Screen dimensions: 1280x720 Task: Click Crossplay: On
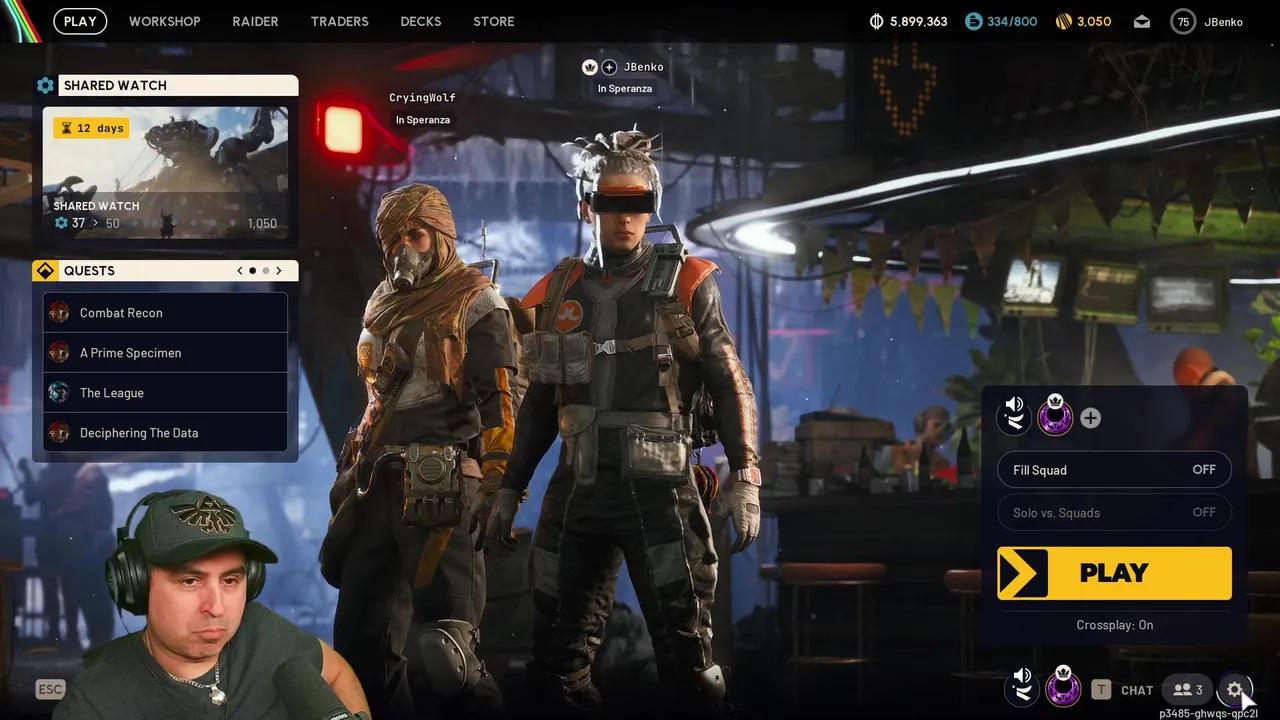1114,624
